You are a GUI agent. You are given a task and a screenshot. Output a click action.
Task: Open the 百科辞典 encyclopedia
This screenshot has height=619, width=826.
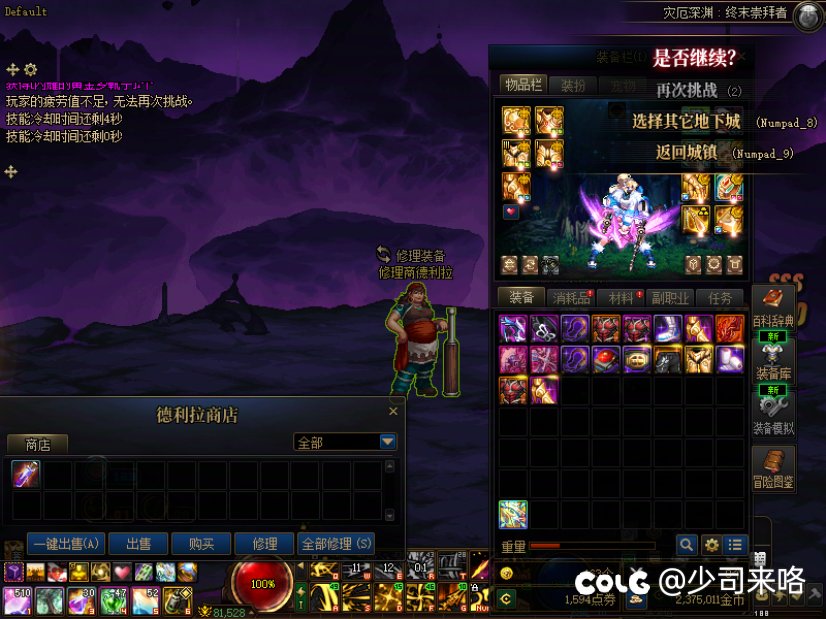click(x=772, y=307)
